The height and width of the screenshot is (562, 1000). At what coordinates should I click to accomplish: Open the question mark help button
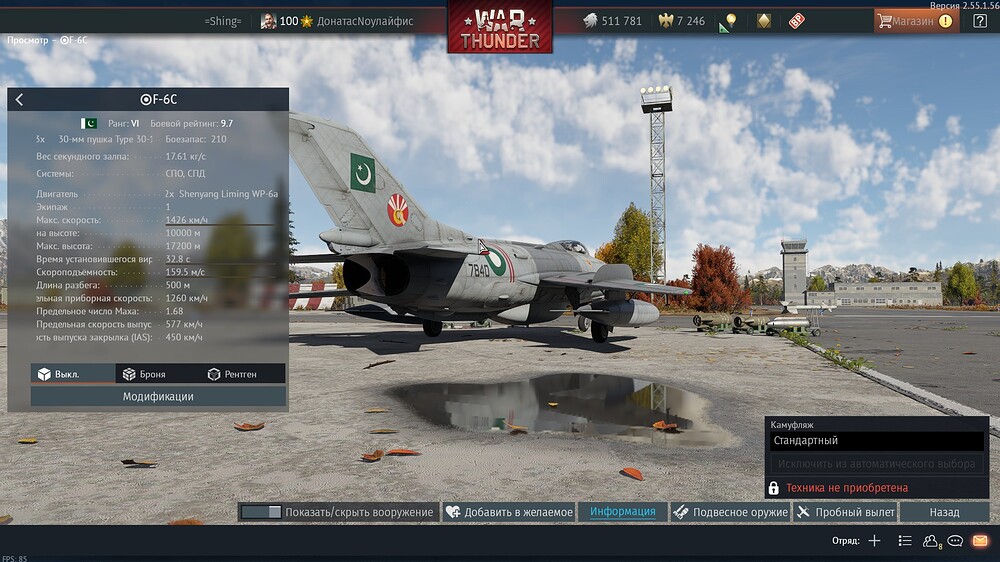click(980, 21)
